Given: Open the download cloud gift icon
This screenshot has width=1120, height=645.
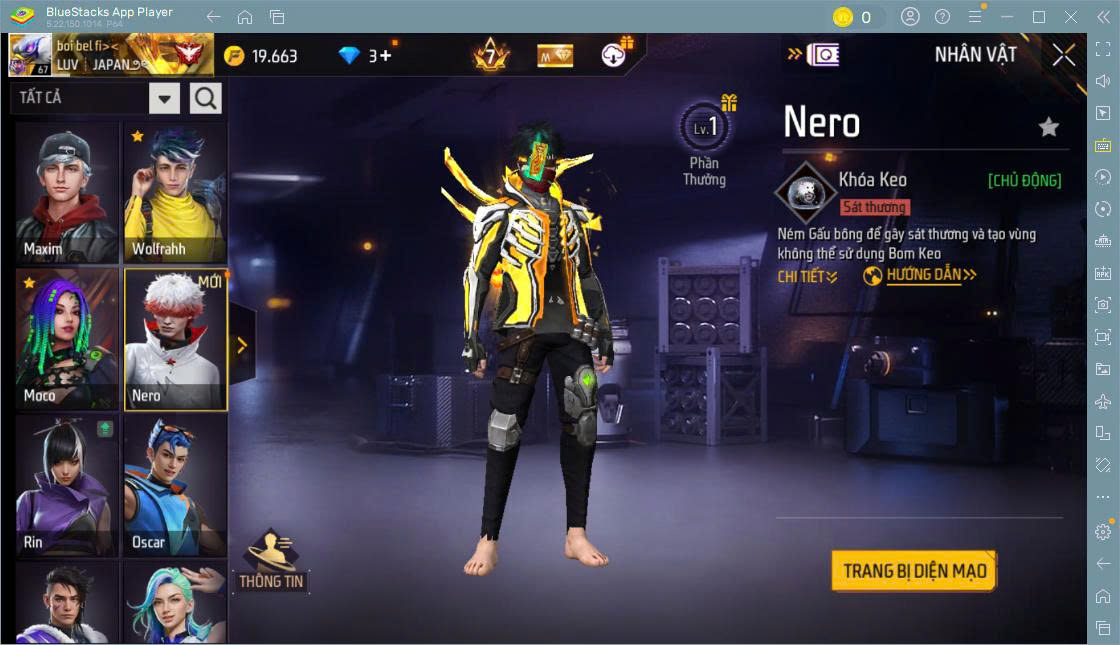Looking at the screenshot, I should point(615,55).
